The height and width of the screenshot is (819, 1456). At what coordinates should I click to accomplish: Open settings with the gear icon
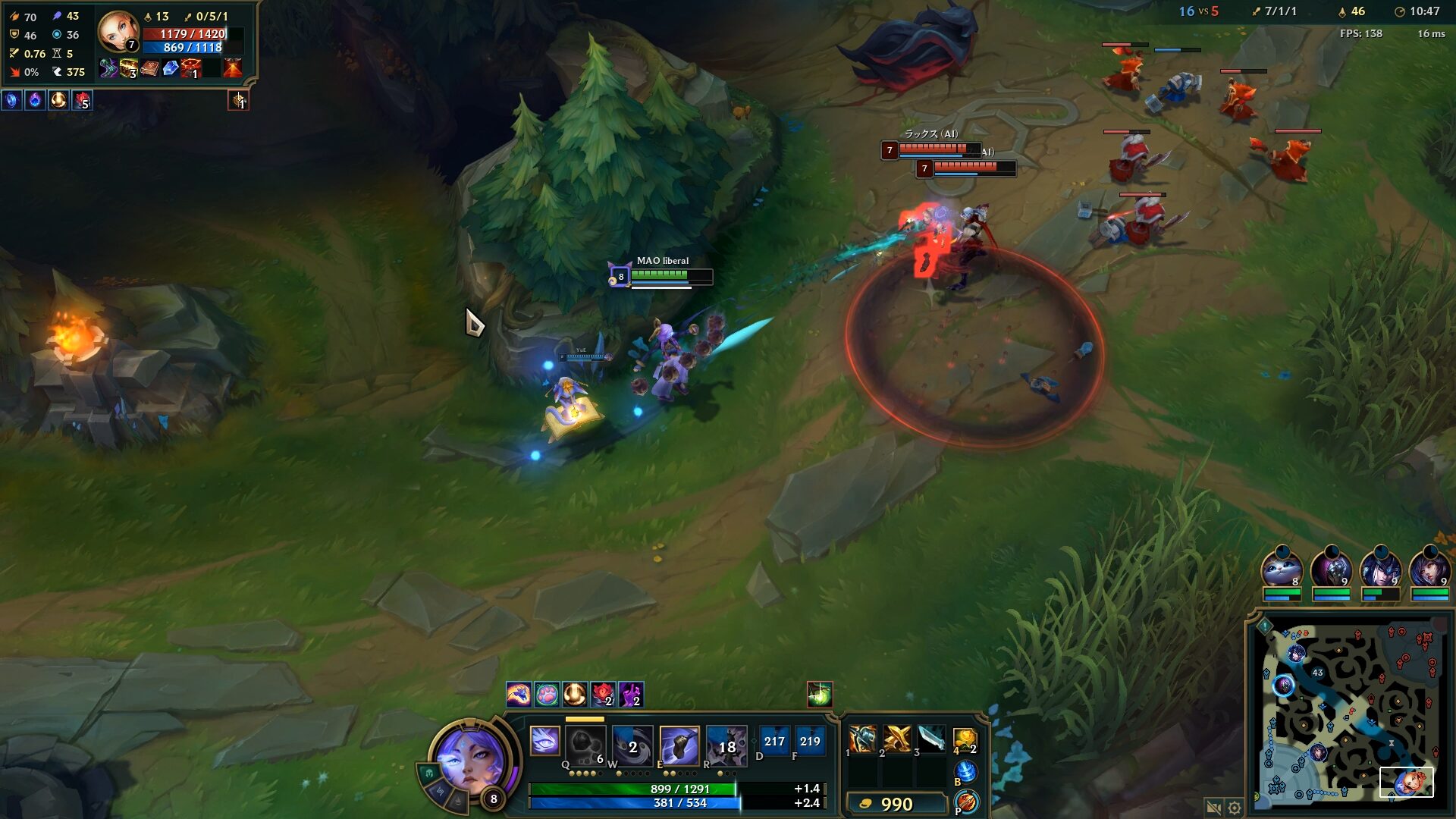point(1235,808)
